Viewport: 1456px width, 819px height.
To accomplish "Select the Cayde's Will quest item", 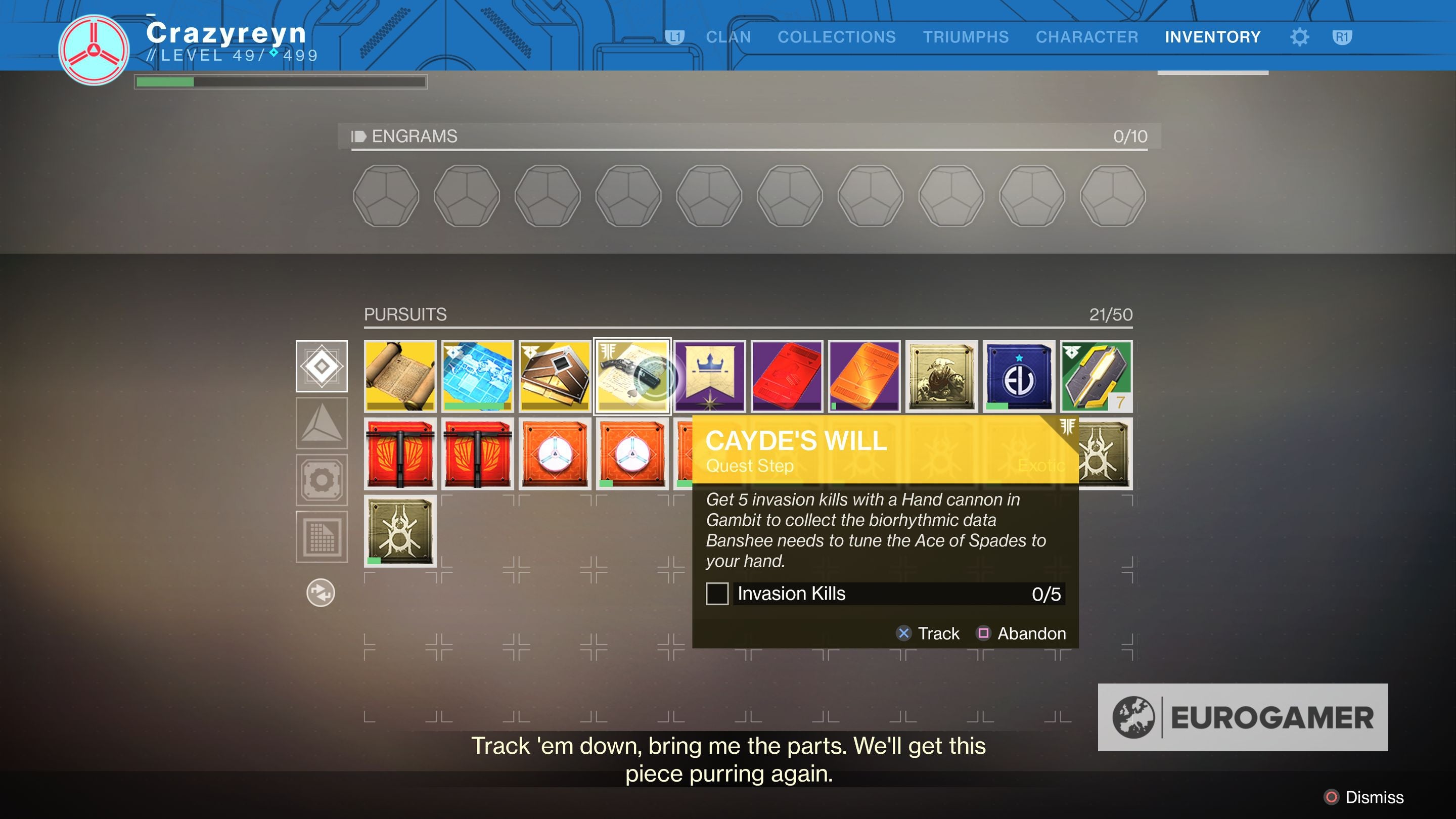I will [x=632, y=376].
